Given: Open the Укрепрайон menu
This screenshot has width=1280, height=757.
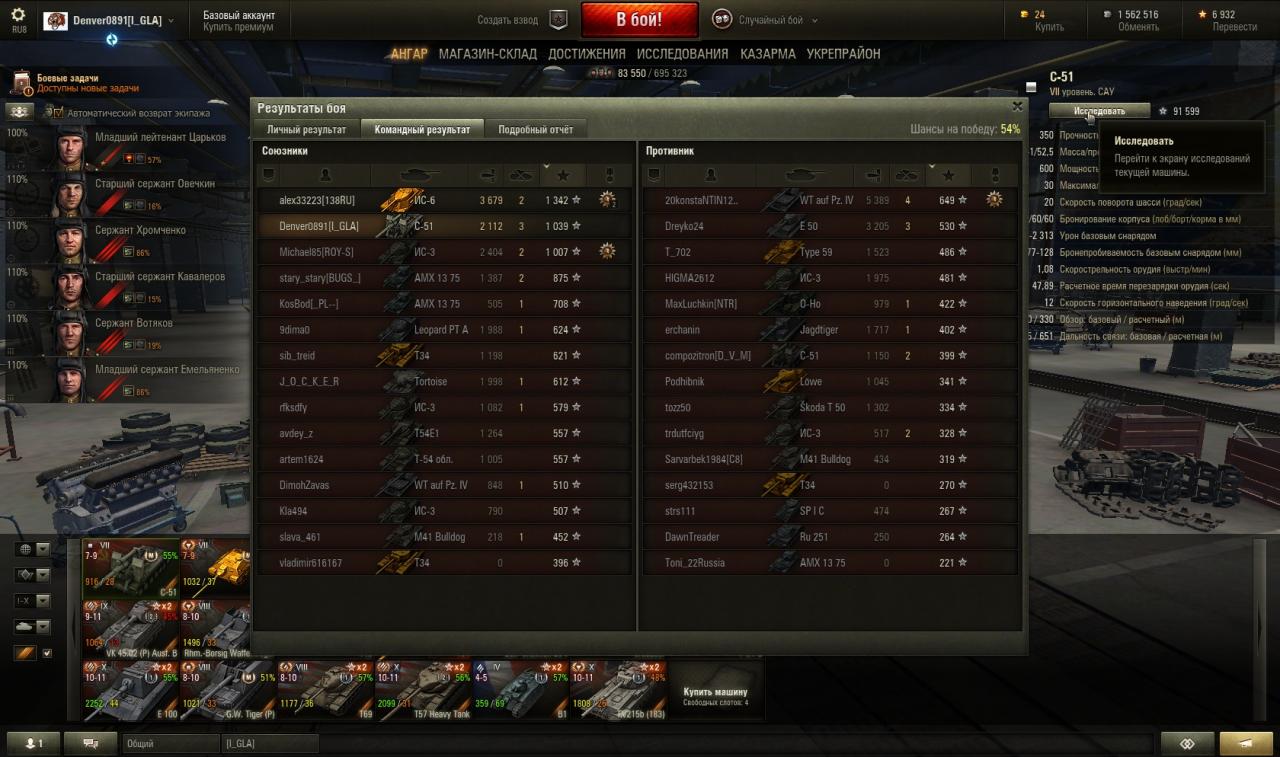Looking at the screenshot, I should (x=843, y=54).
